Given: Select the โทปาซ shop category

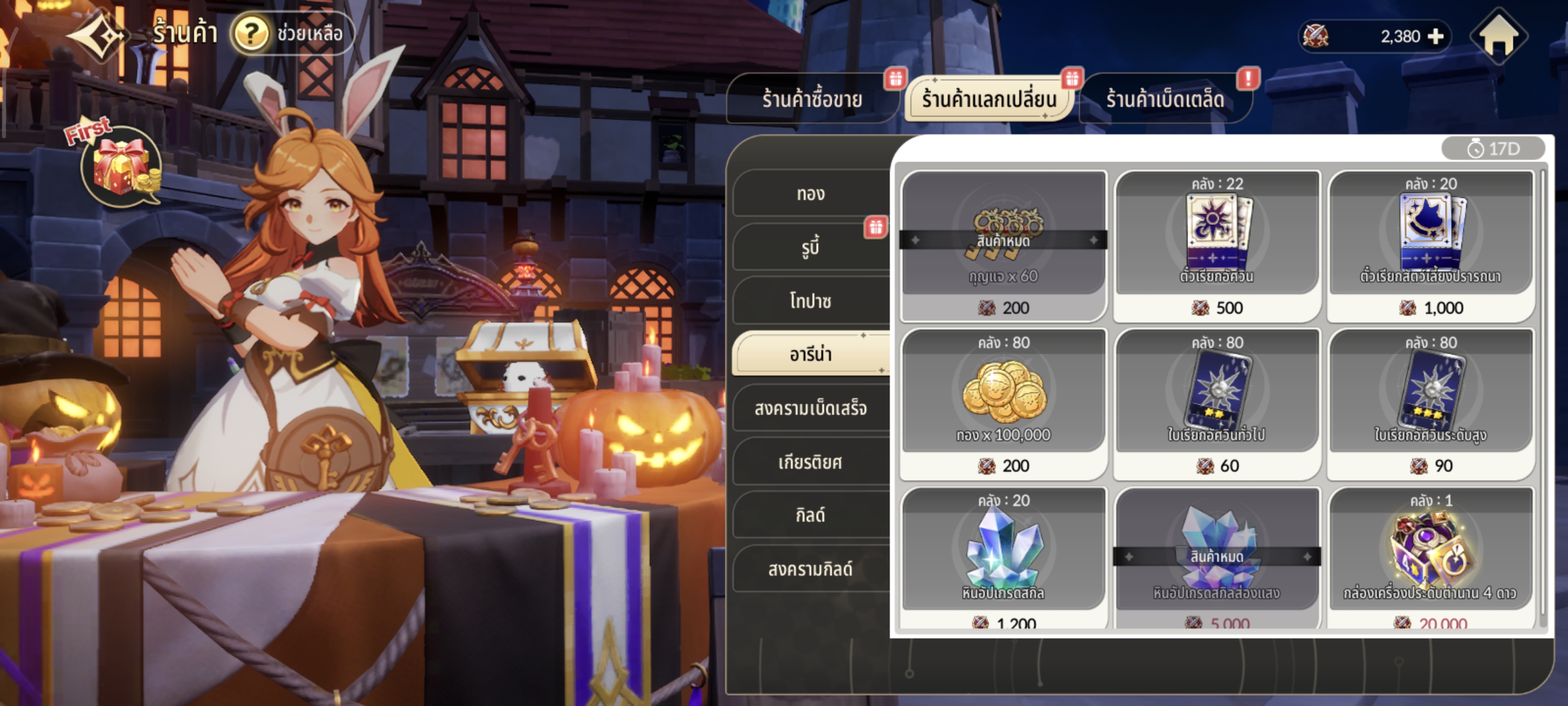Looking at the screenshot, I should point(811,301).
